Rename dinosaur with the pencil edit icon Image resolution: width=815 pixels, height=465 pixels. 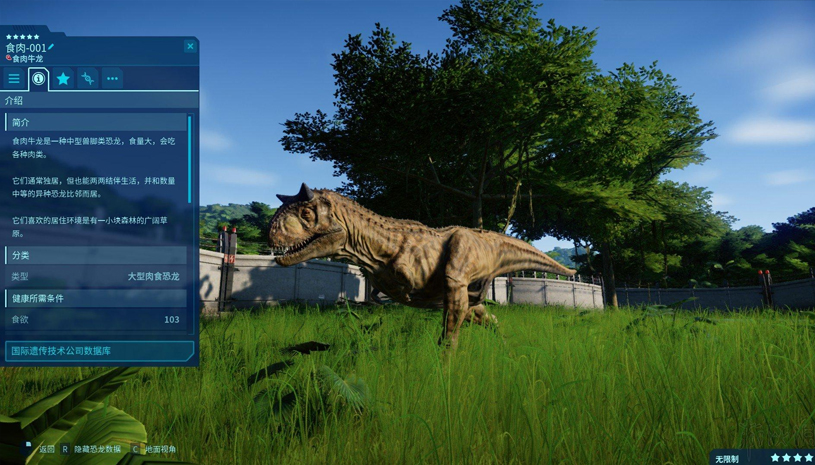[52, 46]
